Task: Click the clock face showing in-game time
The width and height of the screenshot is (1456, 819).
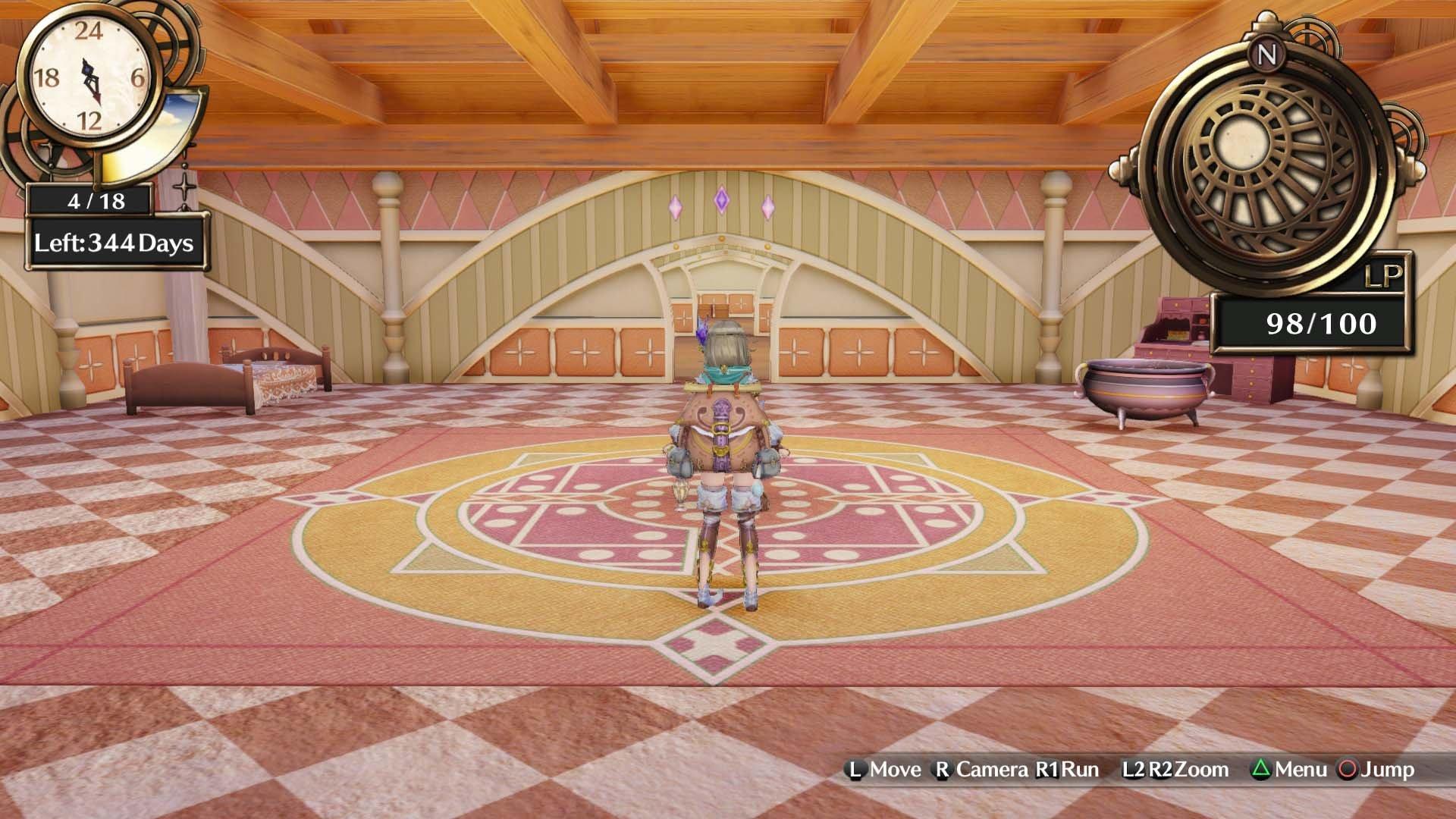Action: coord(87,76)
